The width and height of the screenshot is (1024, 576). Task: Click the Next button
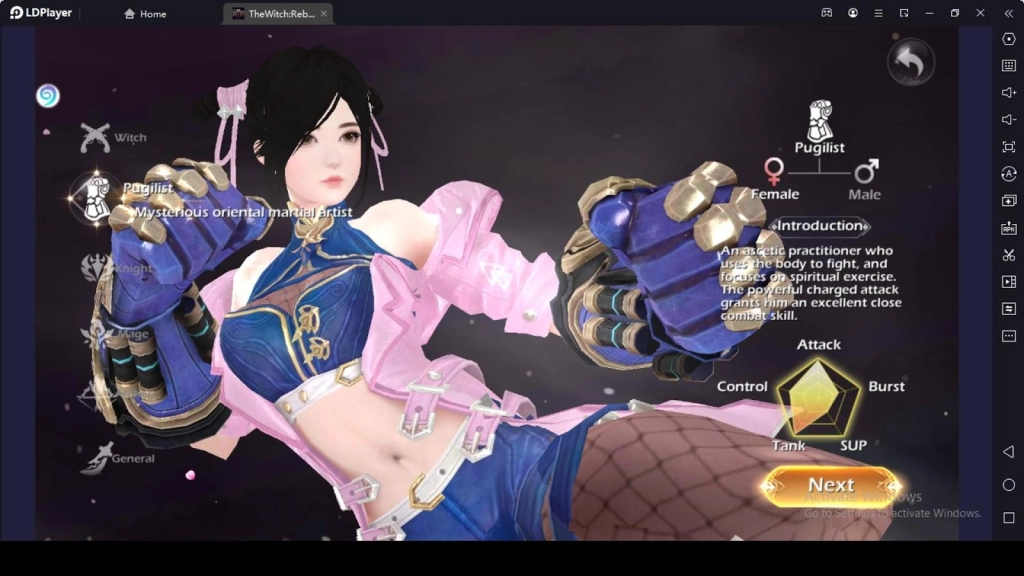point(831,486)
